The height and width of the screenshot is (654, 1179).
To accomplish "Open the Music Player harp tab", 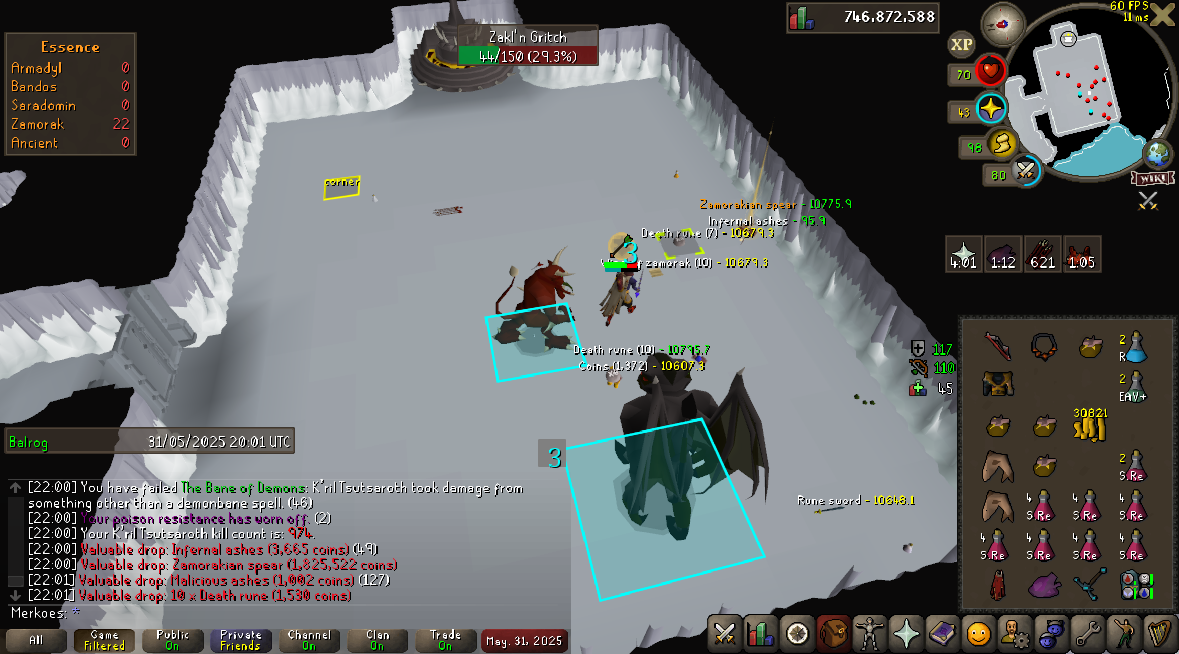I will coord(1158,633).
